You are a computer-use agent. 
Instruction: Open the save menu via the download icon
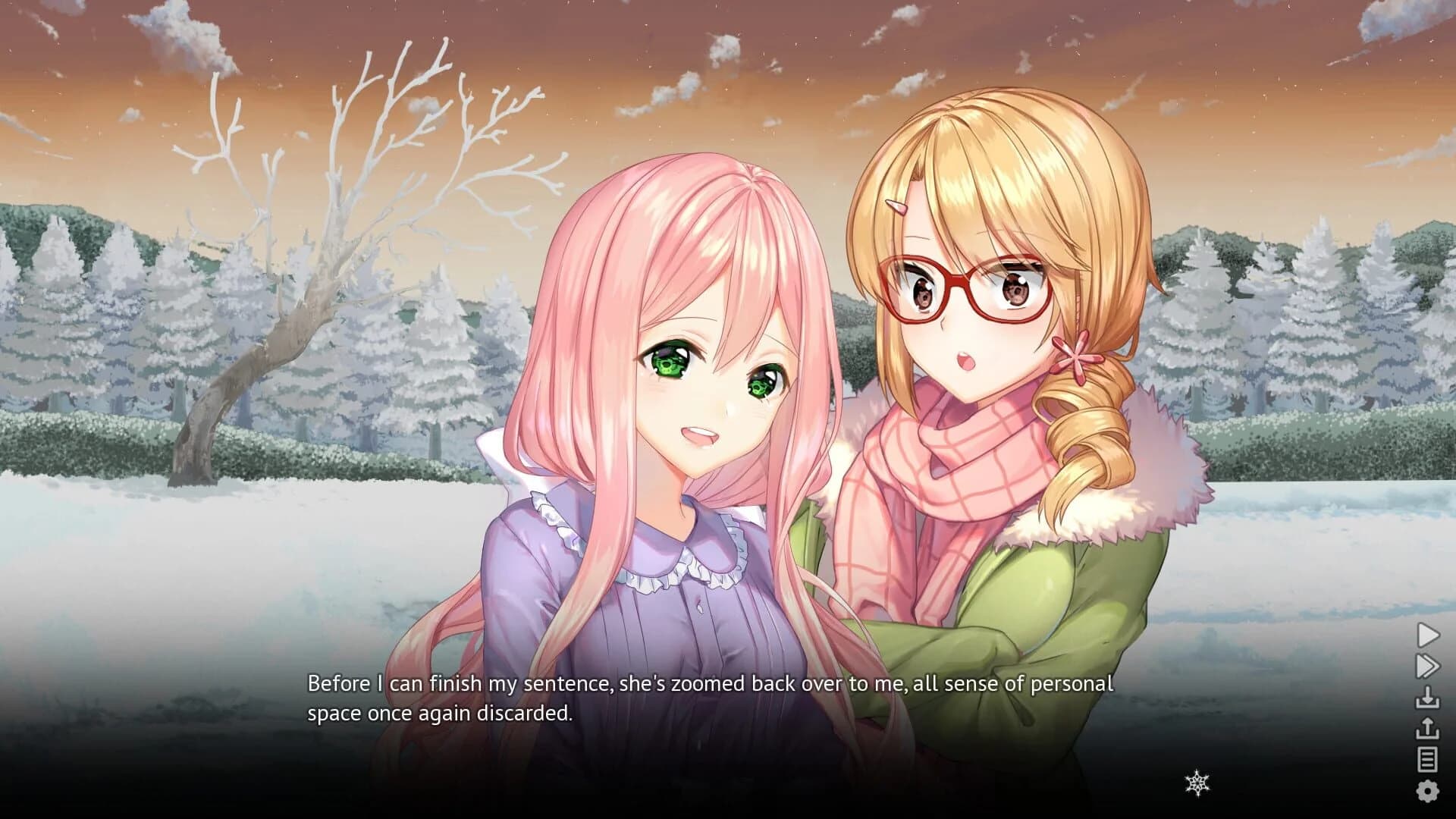1428,697
